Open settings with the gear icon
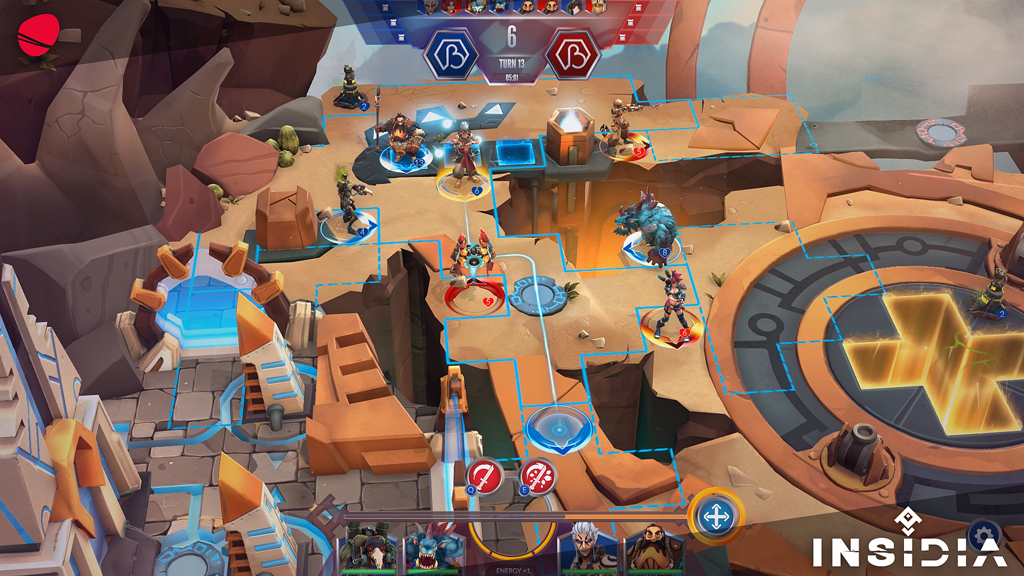The image size is (1024, 576). pos(983,534)
